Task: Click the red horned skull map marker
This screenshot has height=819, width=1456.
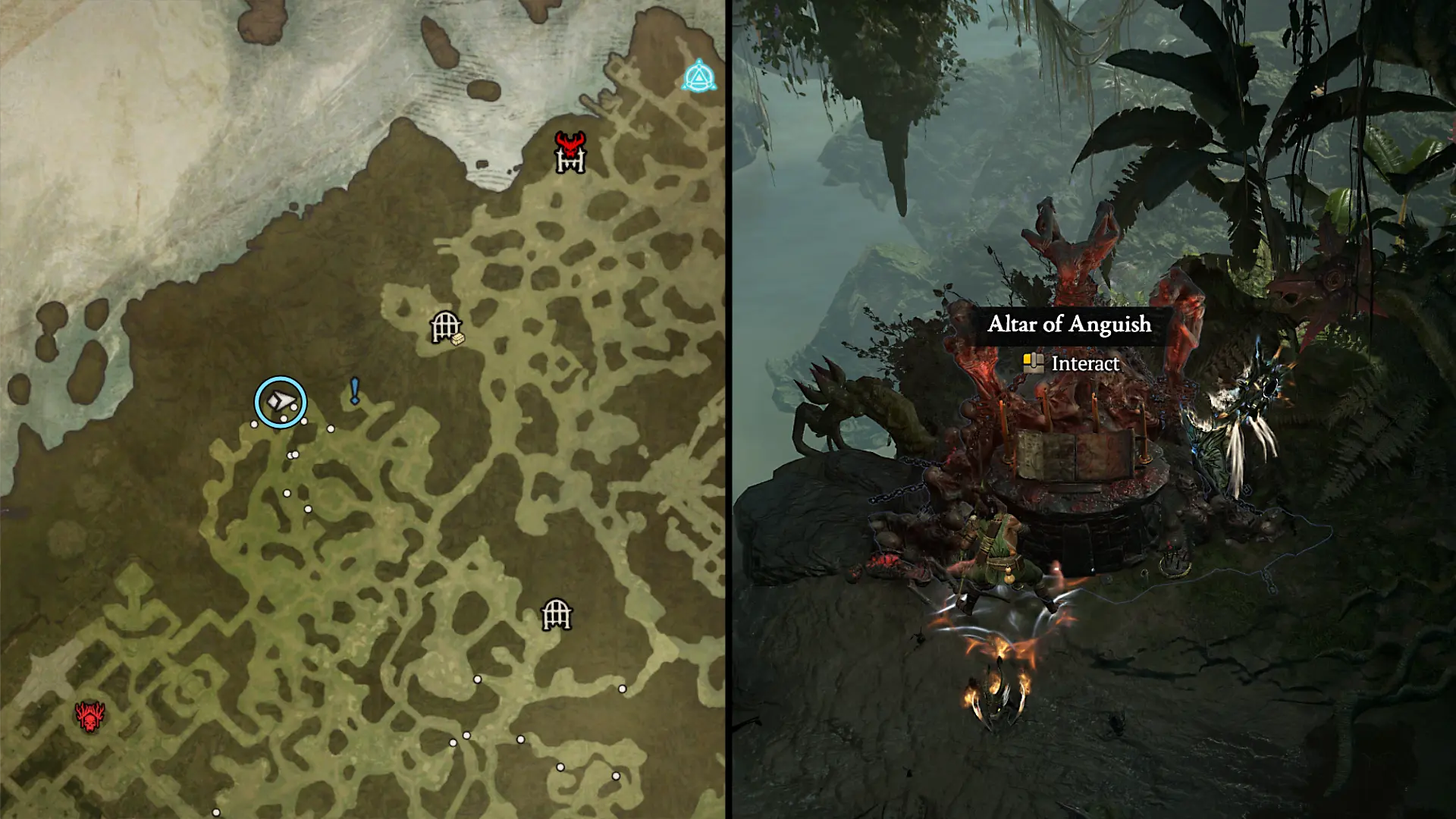Action: coord(89,717)
